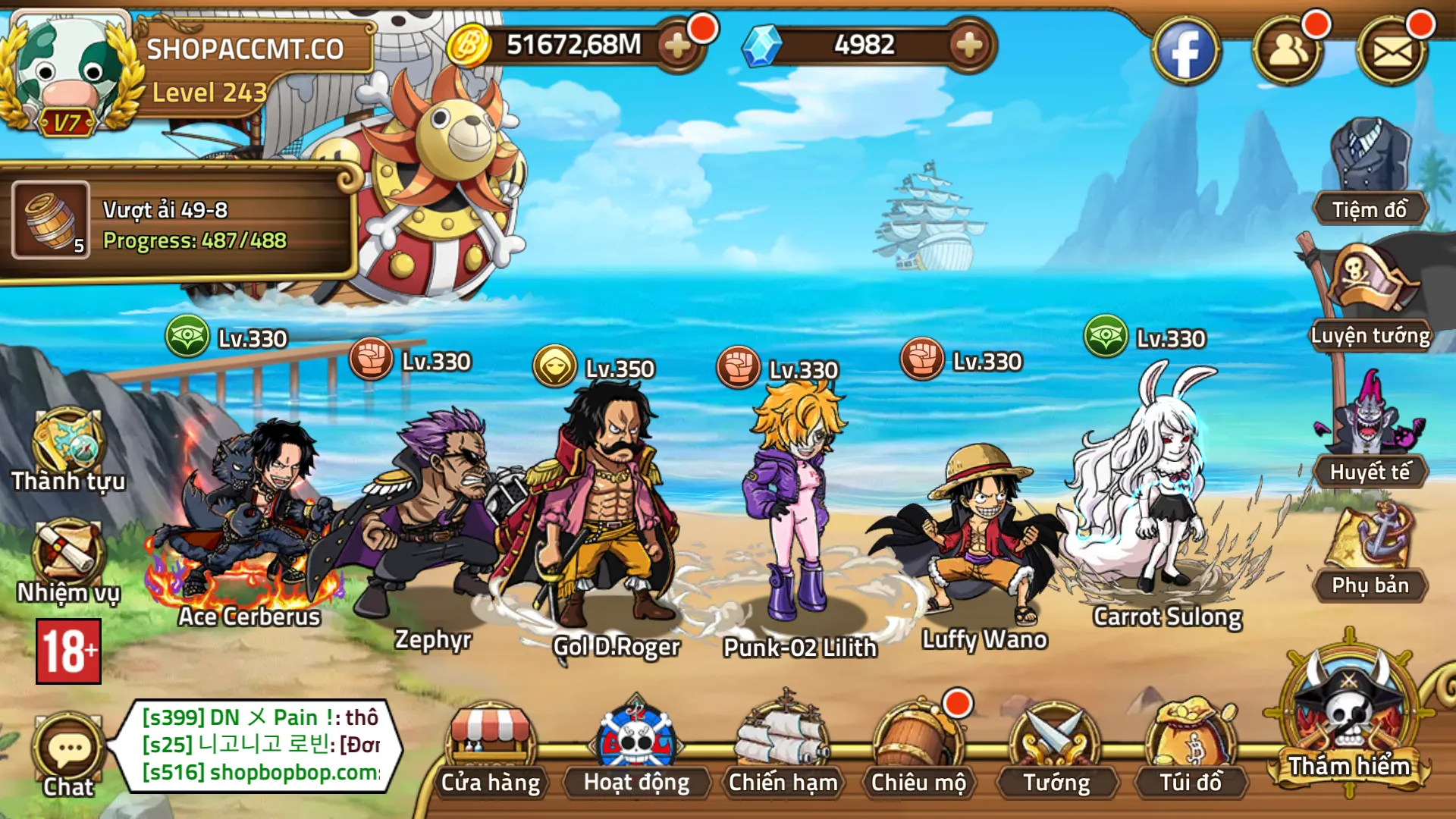
Task: Open the Chiến hạm warship menu
Action: [783, 747]
